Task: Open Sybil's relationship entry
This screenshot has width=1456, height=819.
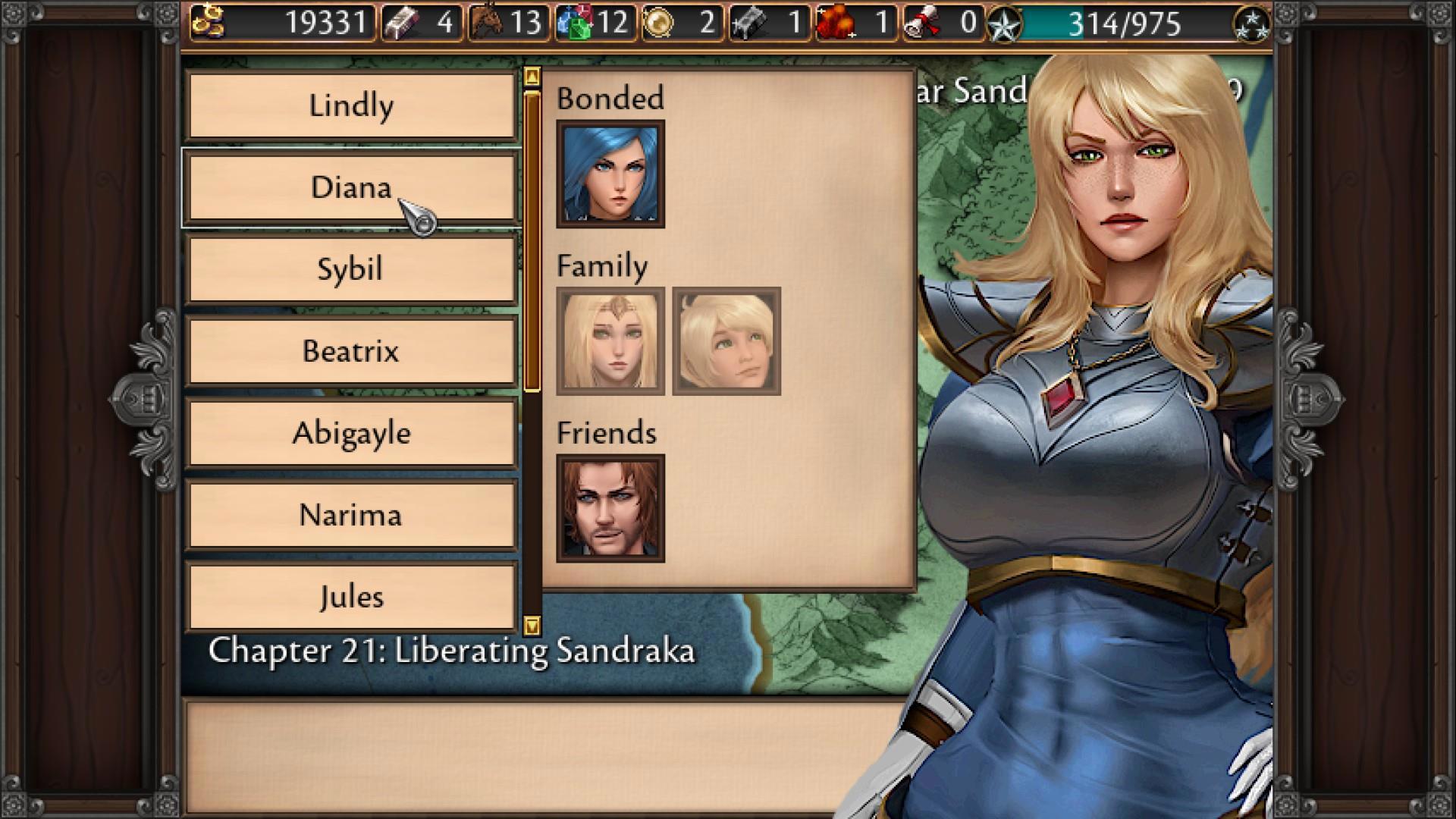Action: click(351, 269)
